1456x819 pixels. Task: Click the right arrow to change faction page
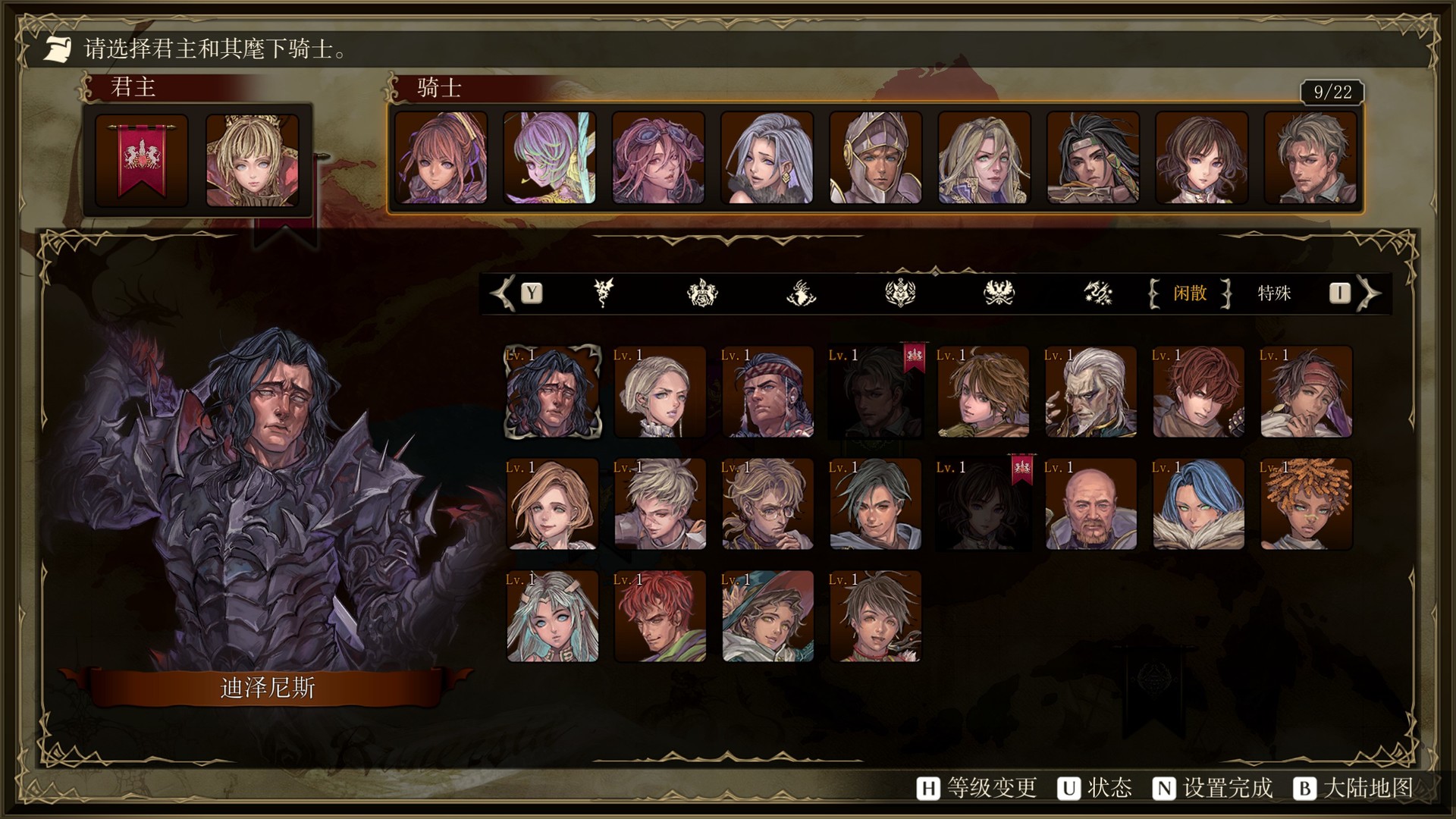1370,294
